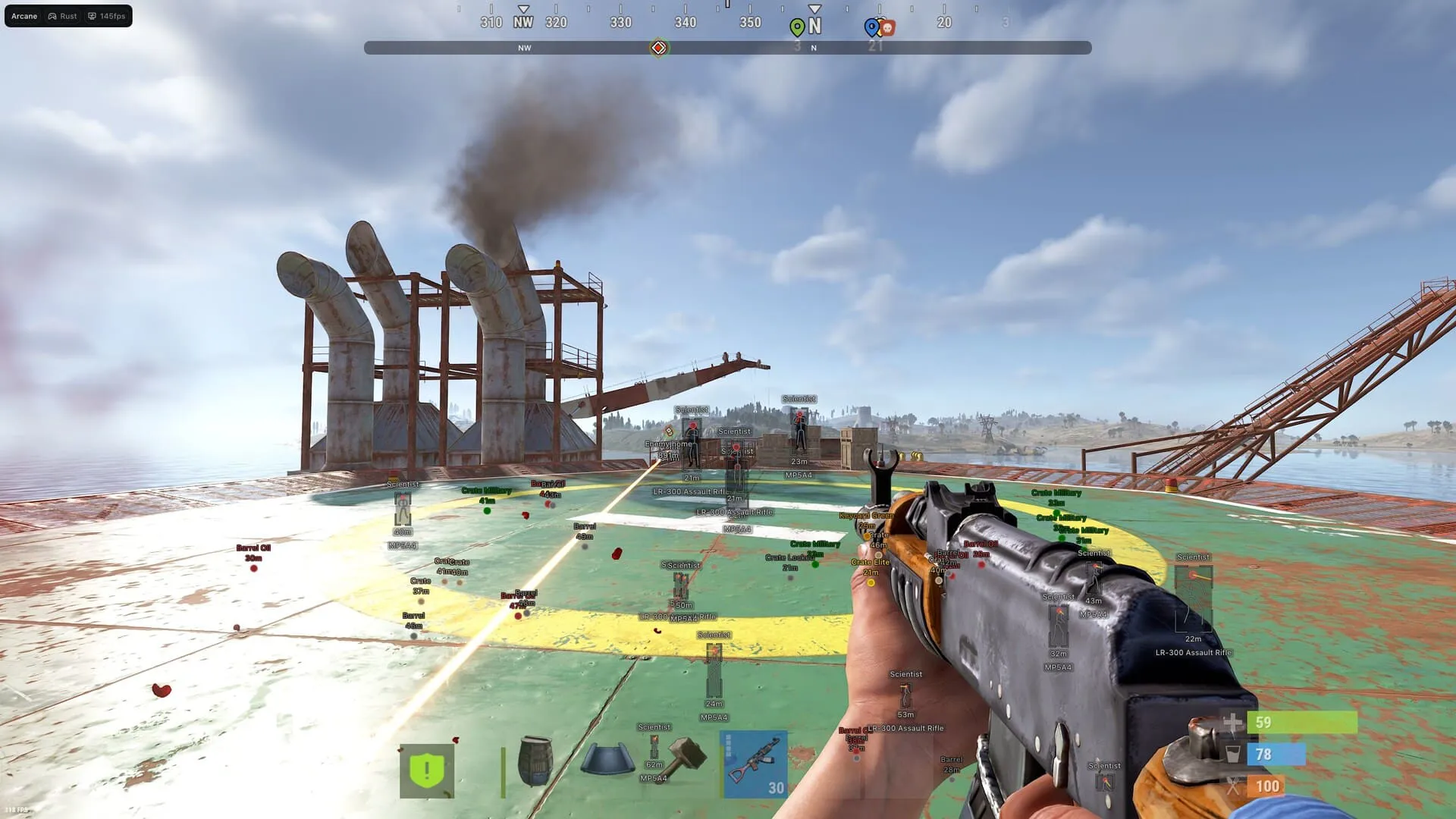Expand the Arcane overlay badge
The width and height of the screenshot is (1456, 819).
24,15
